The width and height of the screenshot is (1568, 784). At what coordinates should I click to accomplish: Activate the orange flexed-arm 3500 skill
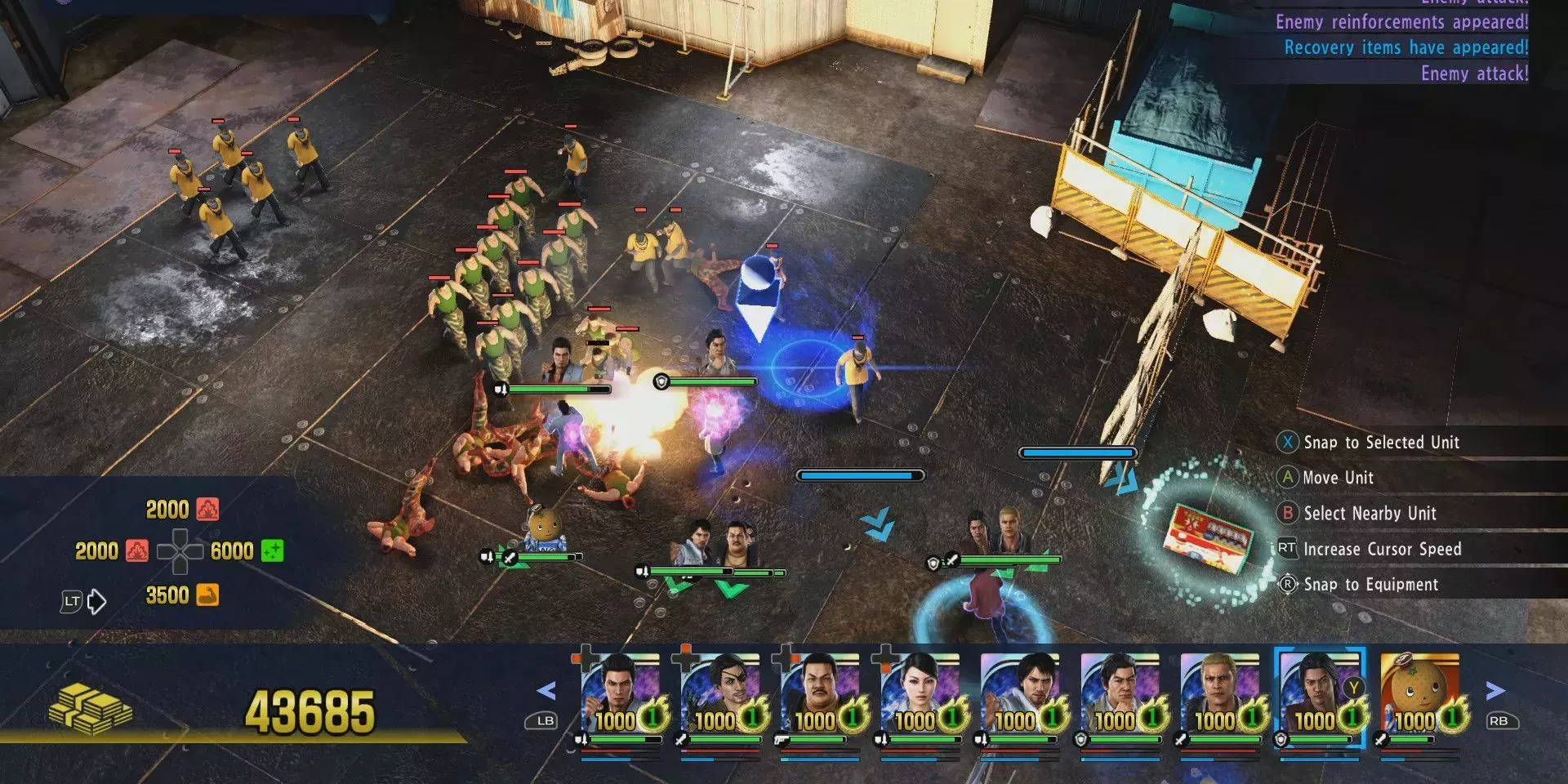pyautogui.click(x=207, y=595)
